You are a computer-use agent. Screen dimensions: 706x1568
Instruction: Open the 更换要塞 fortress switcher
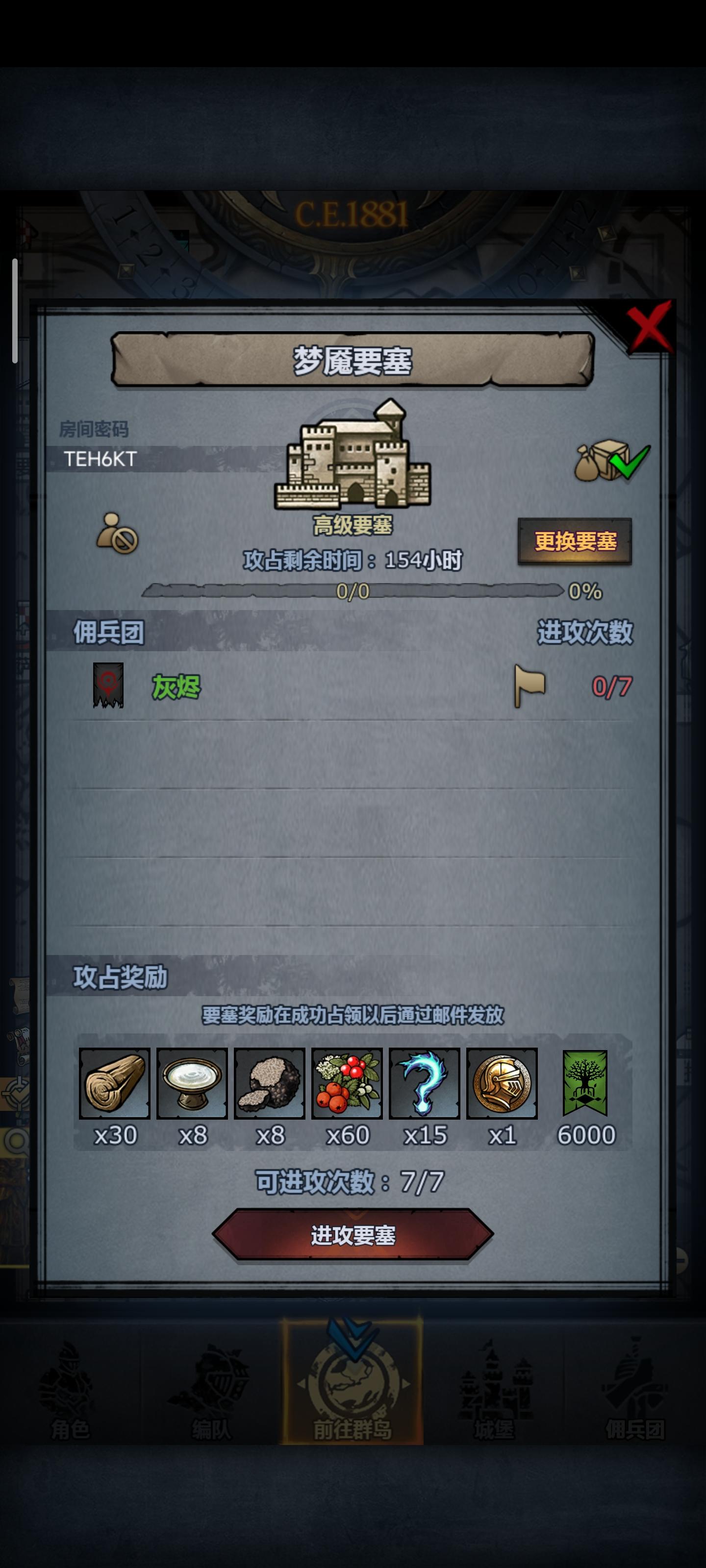(x=576, y=542)
